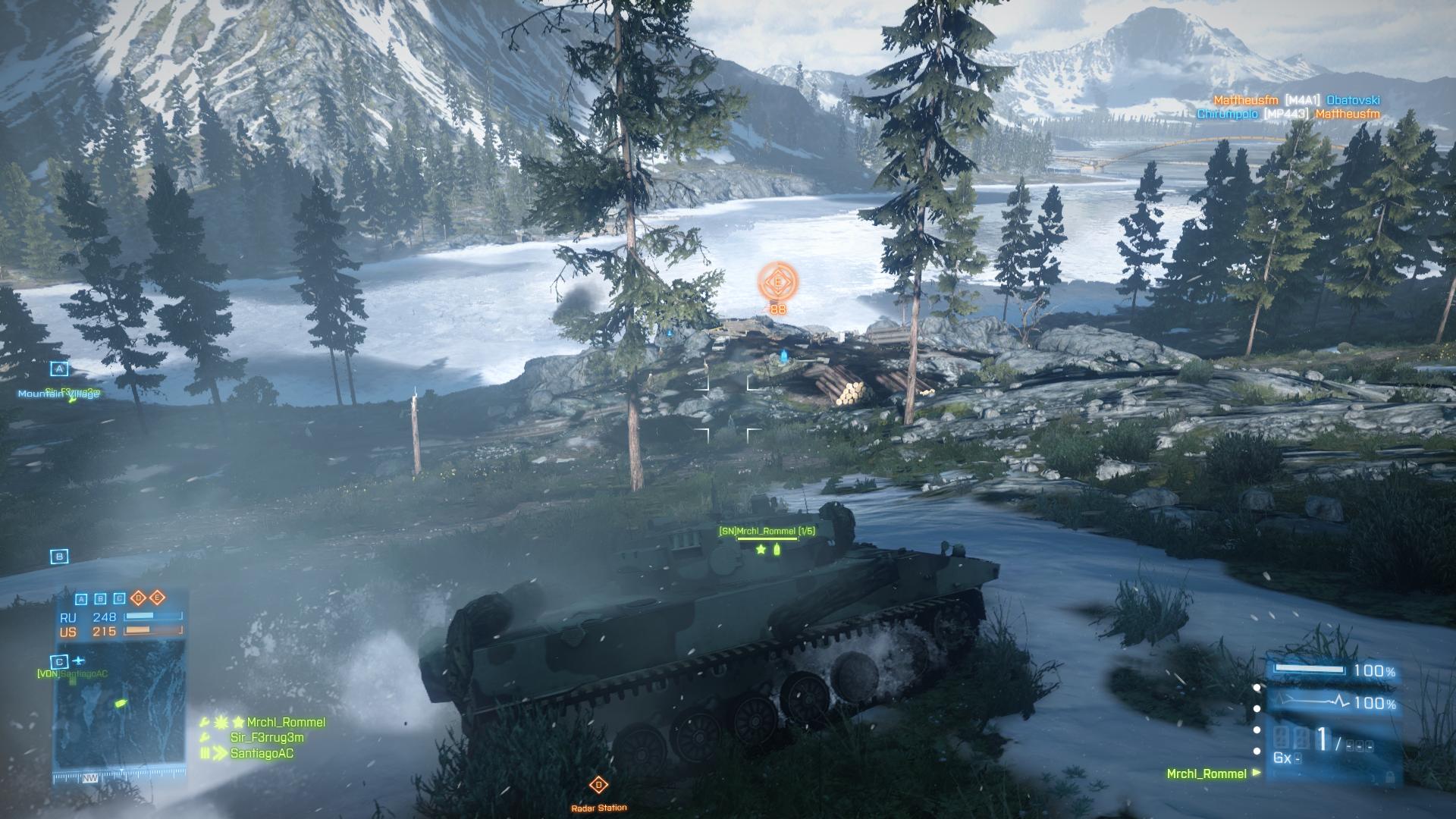Screen dimensions: 1456x819
Task: Click the Radar Station objective marker
Action: [x=599, y=785]
